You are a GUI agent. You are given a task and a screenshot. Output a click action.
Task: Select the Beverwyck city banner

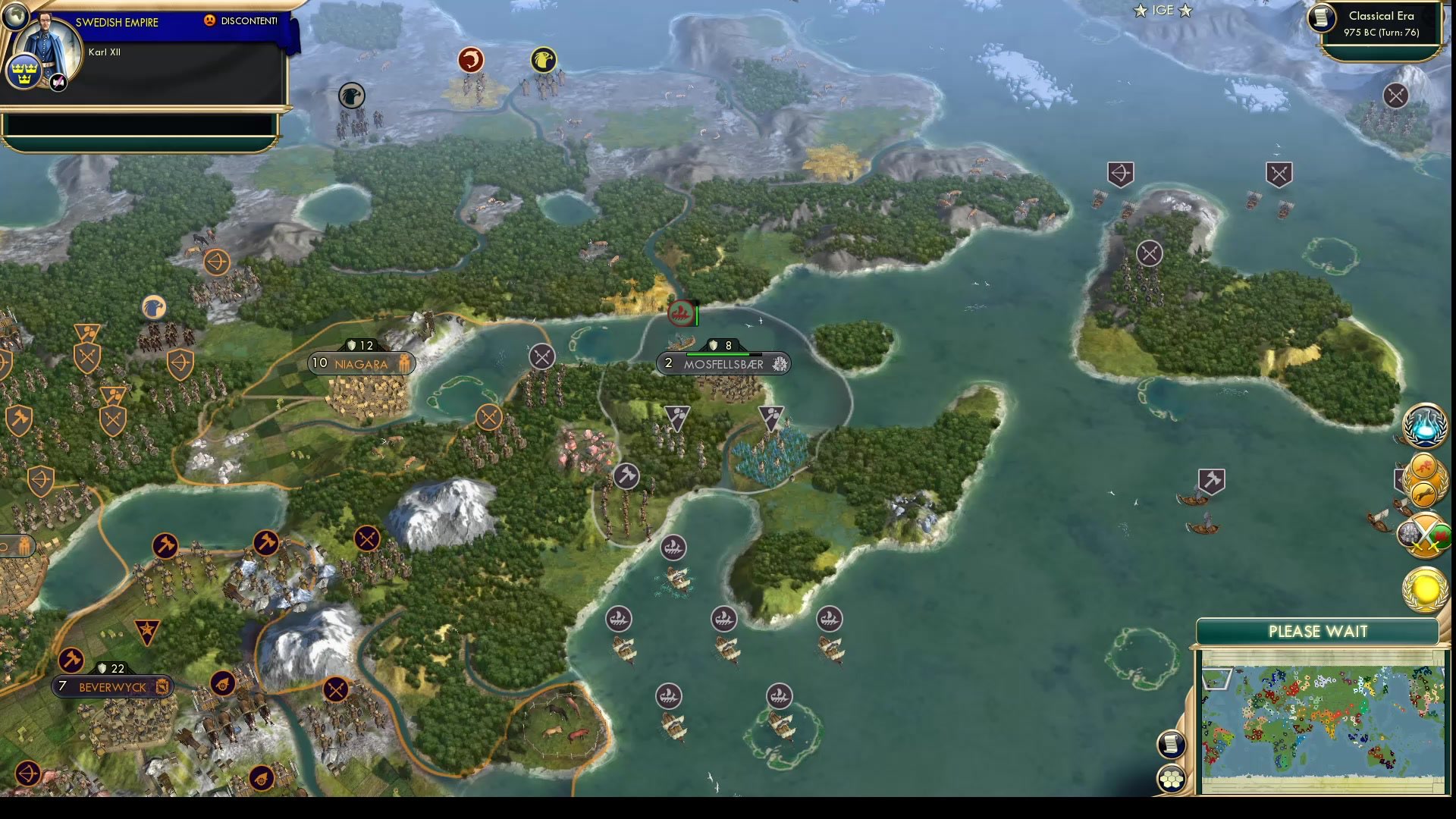pyautogui.click(x=111, y=686)
